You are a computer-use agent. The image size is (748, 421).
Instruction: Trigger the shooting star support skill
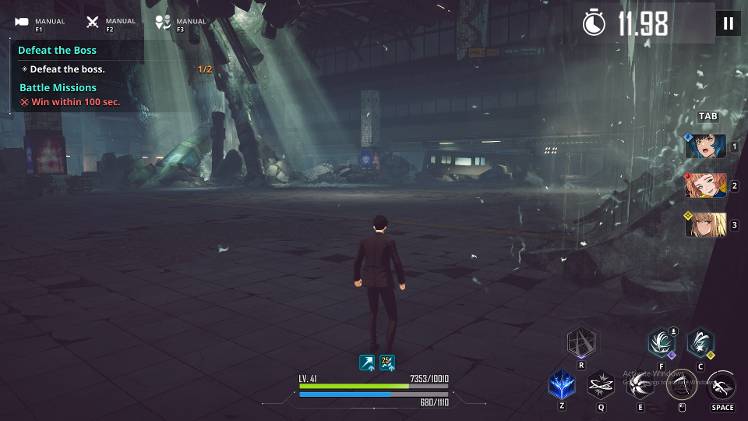coord(700,343)
